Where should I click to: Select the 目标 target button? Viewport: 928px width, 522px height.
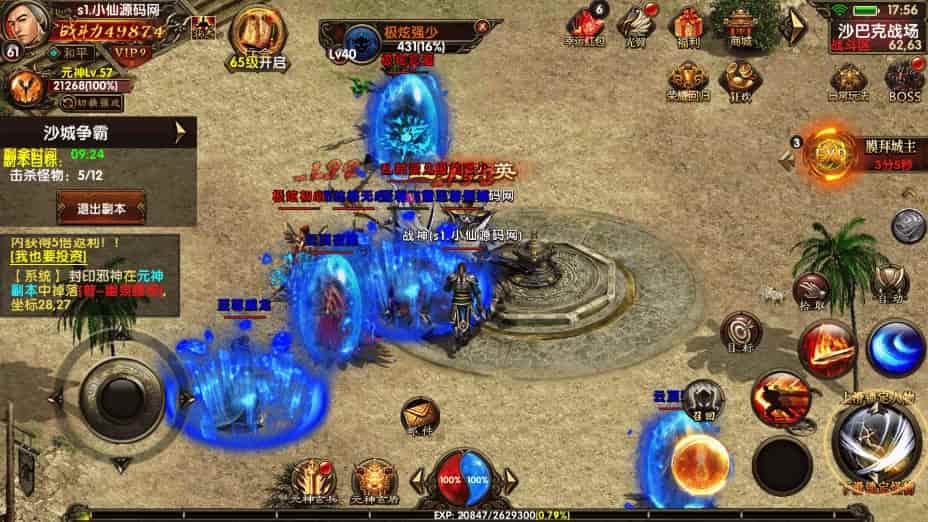pyautogui.click(x=741, y=332)
